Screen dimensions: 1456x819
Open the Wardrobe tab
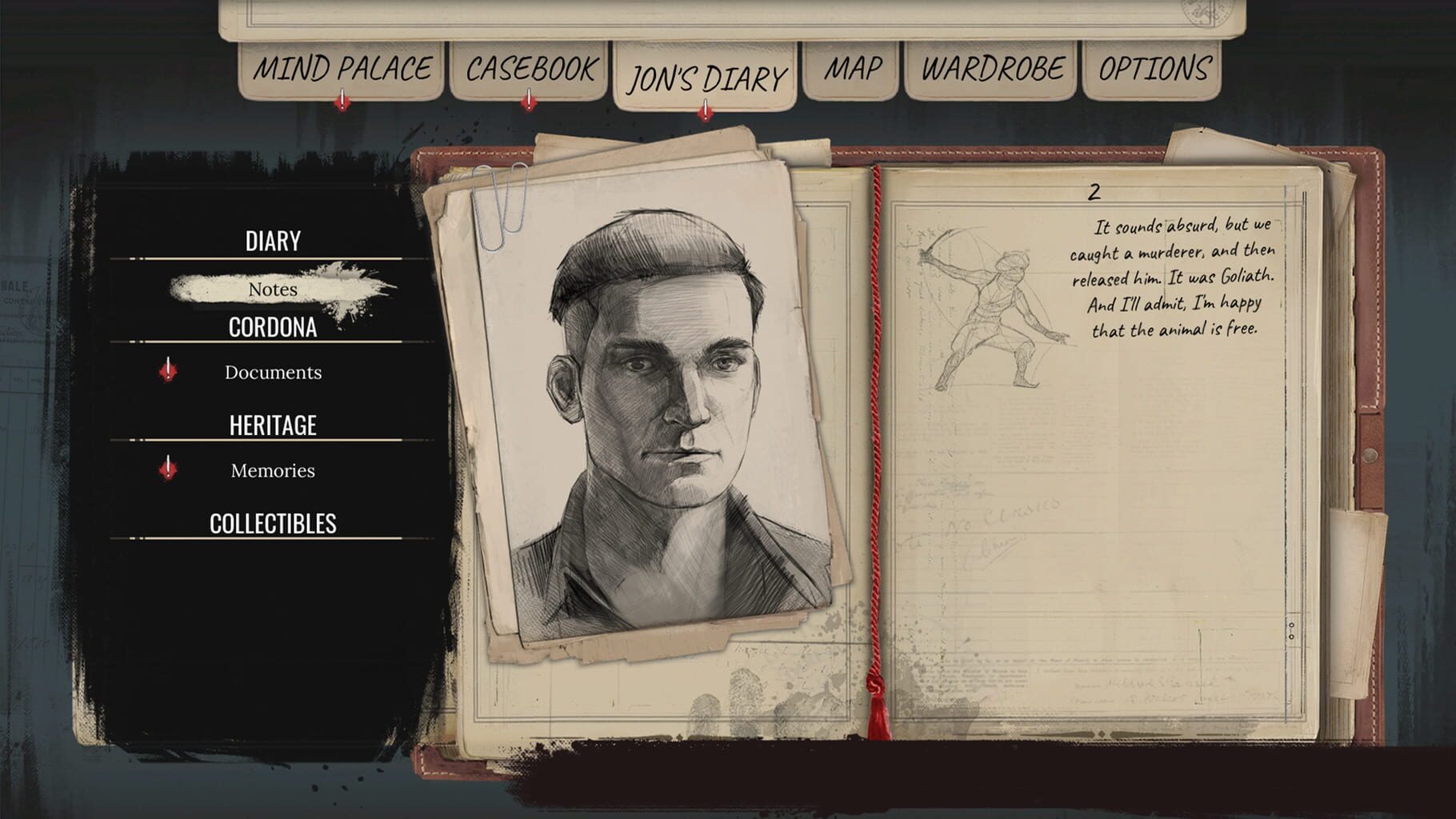point(992,68)
